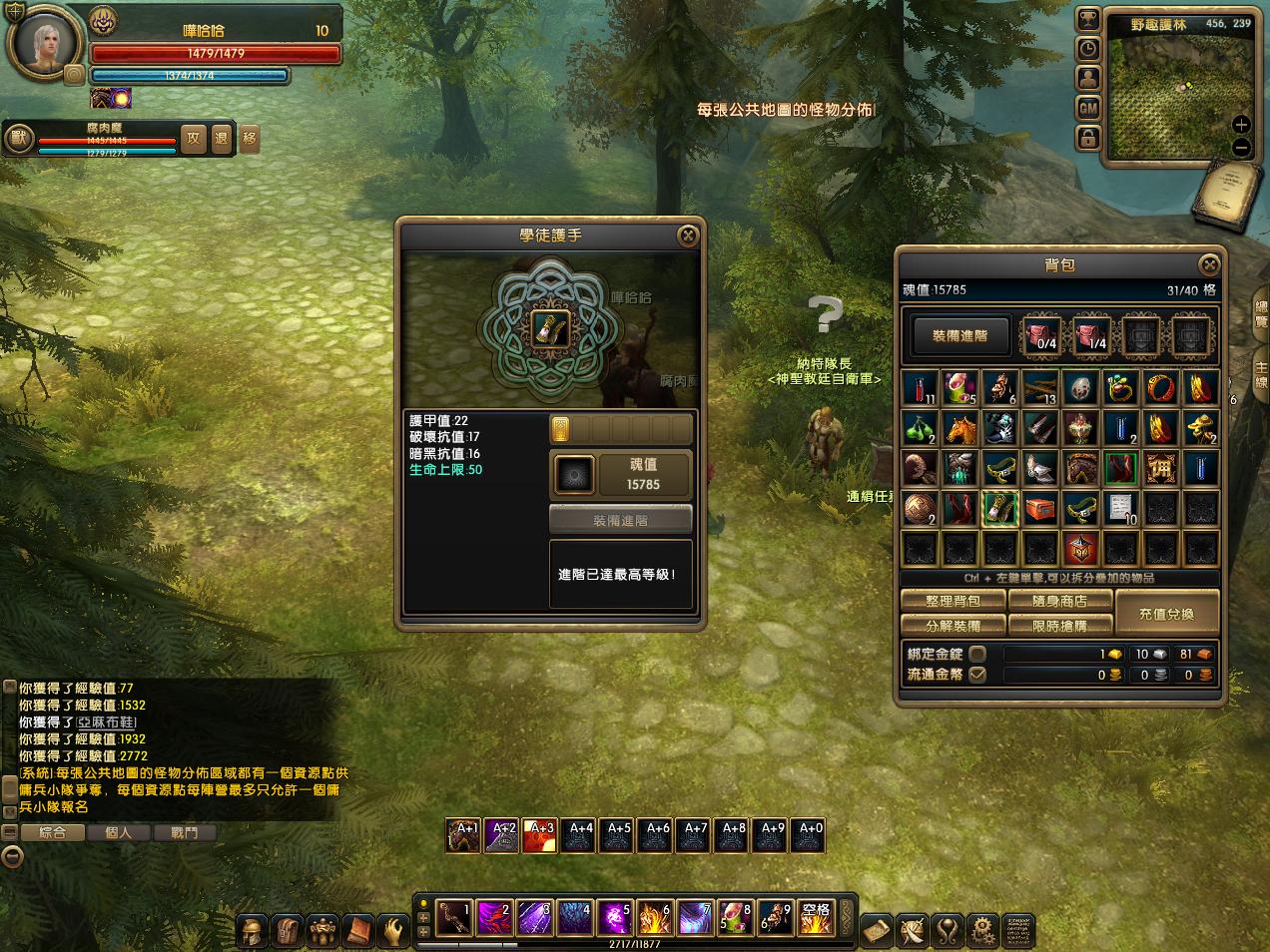
Task: Zoom out the minimap with minus button
Action: point(1241,148)
